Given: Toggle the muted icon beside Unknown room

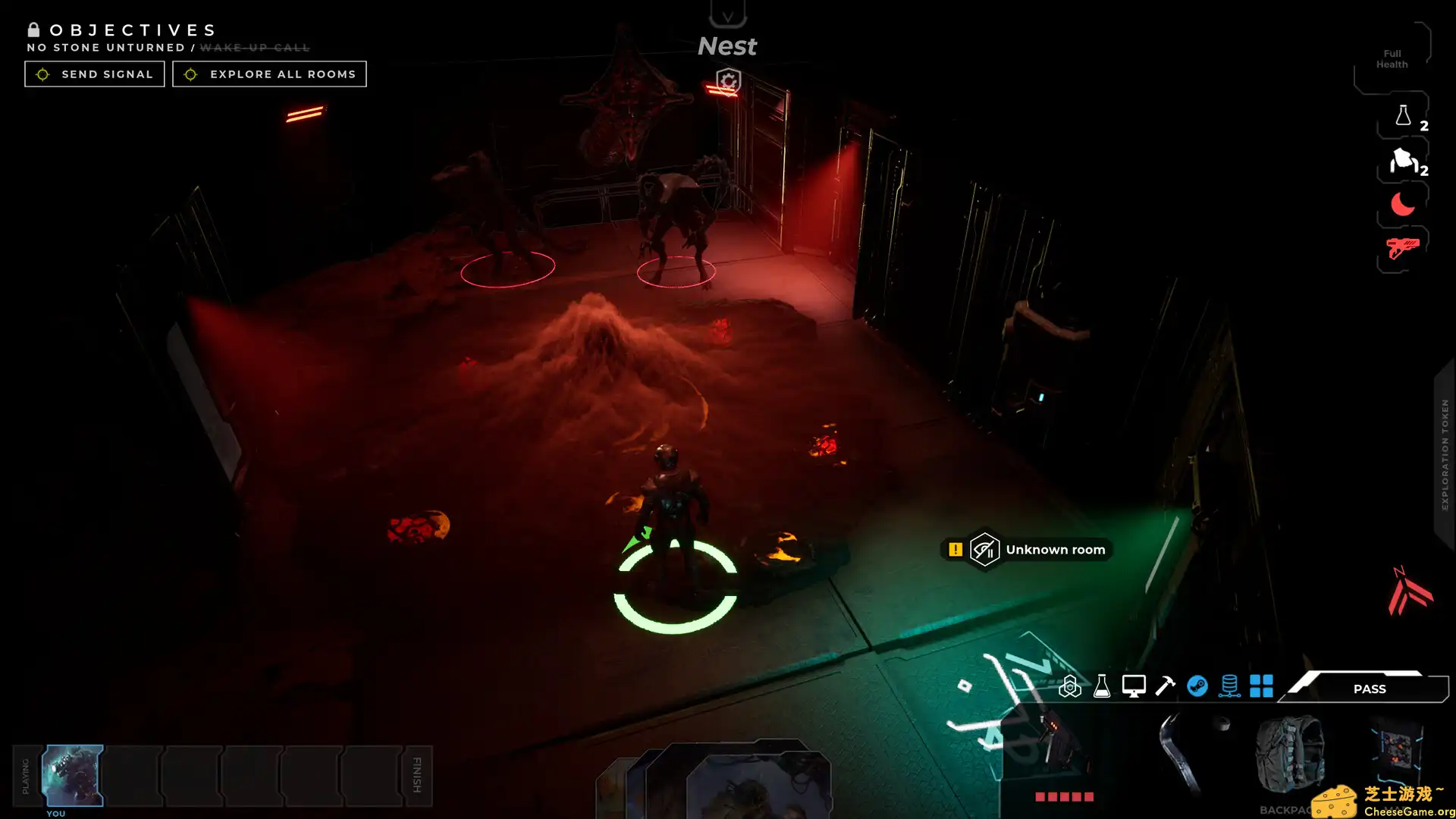Looking at the screenshot, I should (x=987, y=550).
